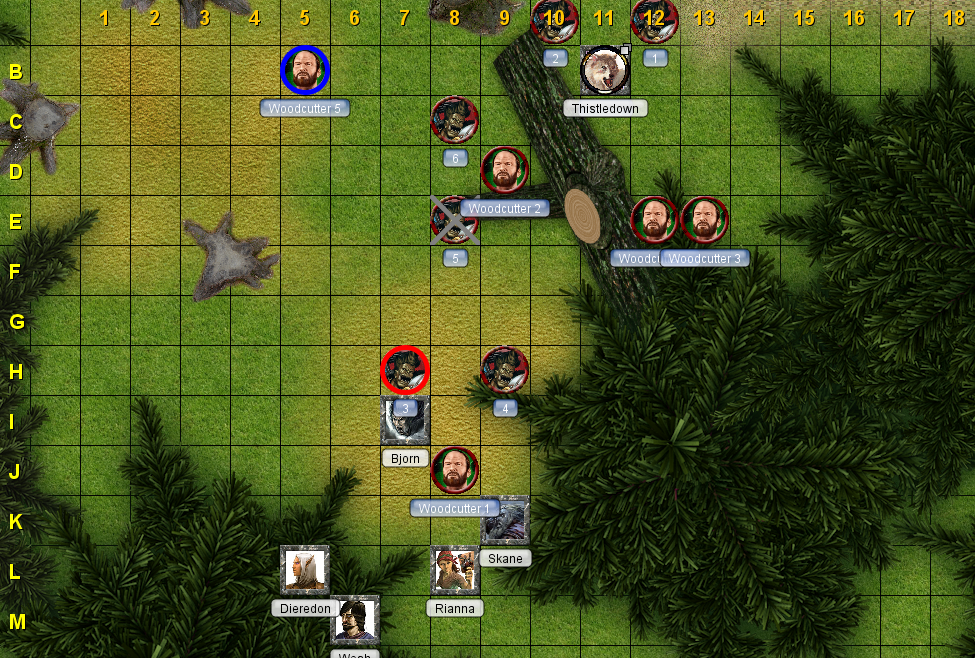Pick the orc token labeled 6
Viewport: 975px width, 658px height.
click(455, 120)
